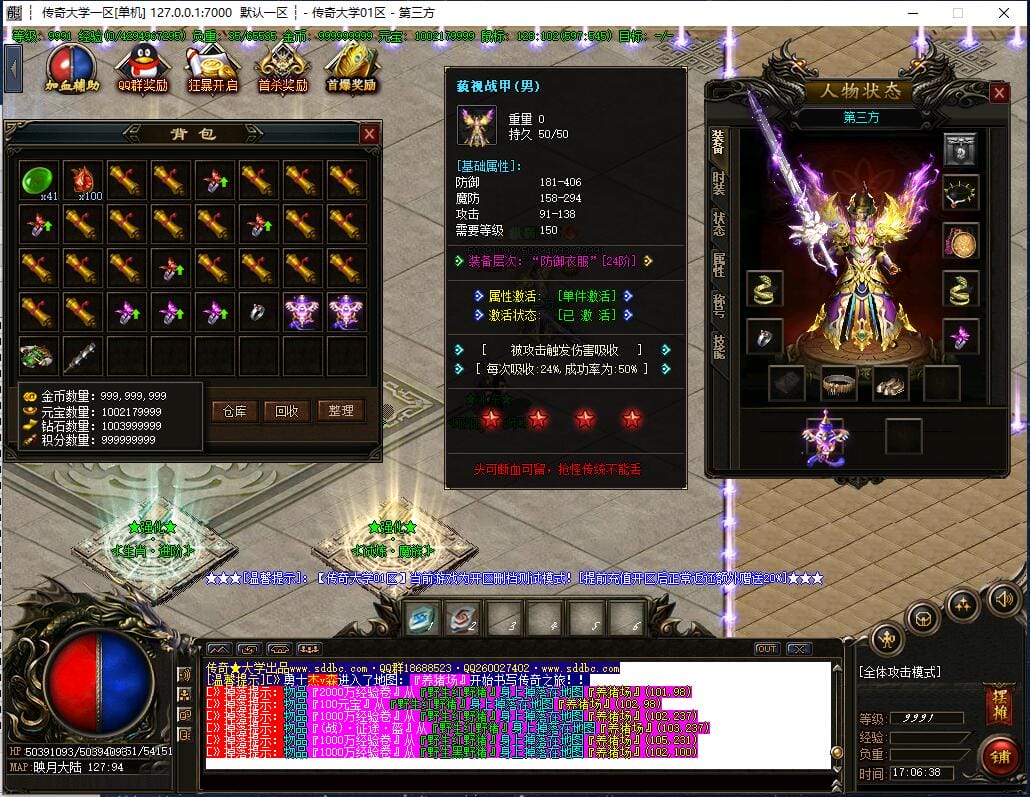1030x797 pixels.
Task: Select the silver ring in the bag
Action: tap(258, 312)
